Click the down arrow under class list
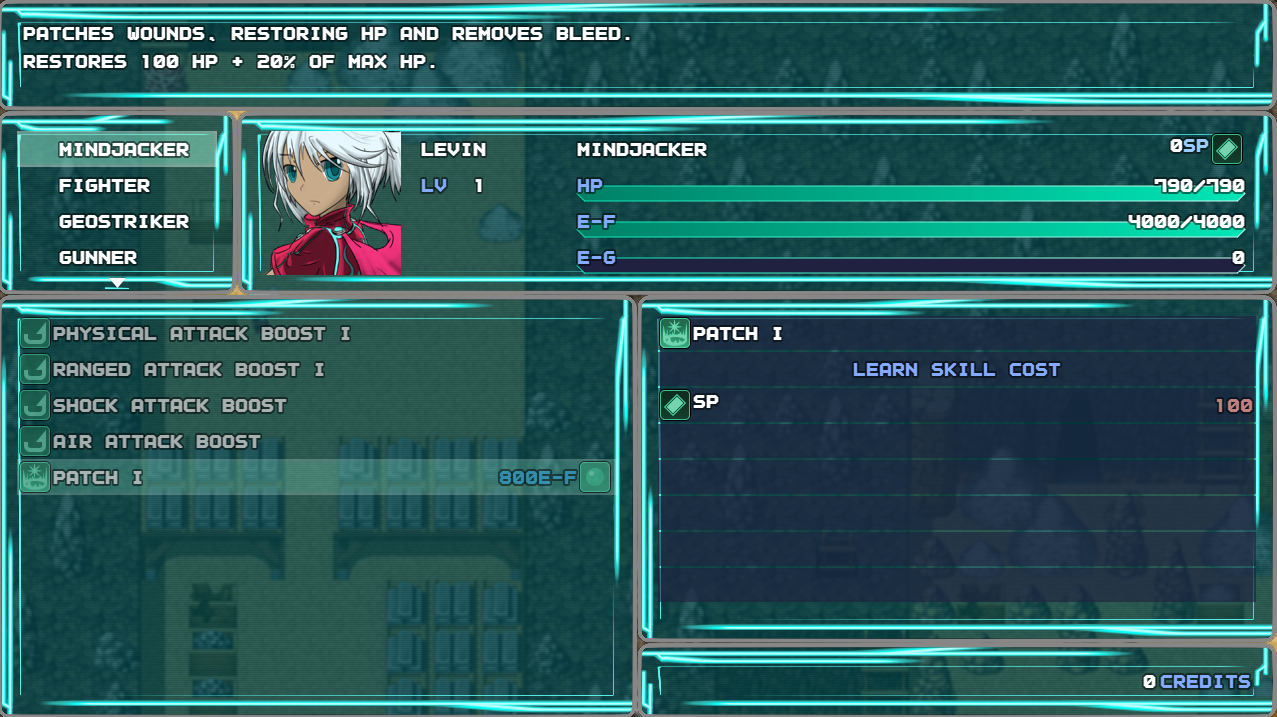This screenshot has height=717, width=1277. pyautogui.click(x=118, y=283)
